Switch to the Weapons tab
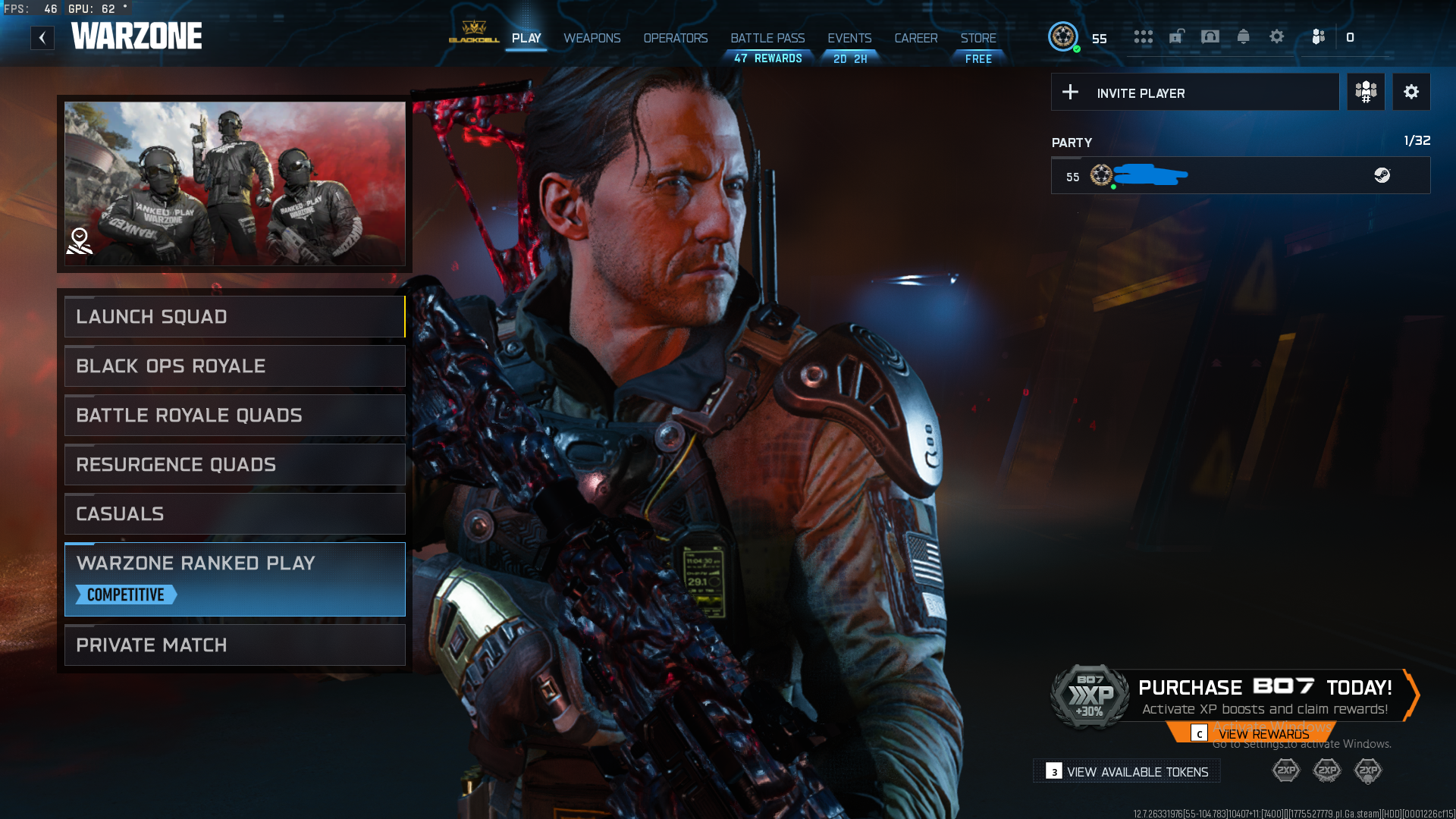The height and width of the screenshot is (819, 1456). [591, 38]
